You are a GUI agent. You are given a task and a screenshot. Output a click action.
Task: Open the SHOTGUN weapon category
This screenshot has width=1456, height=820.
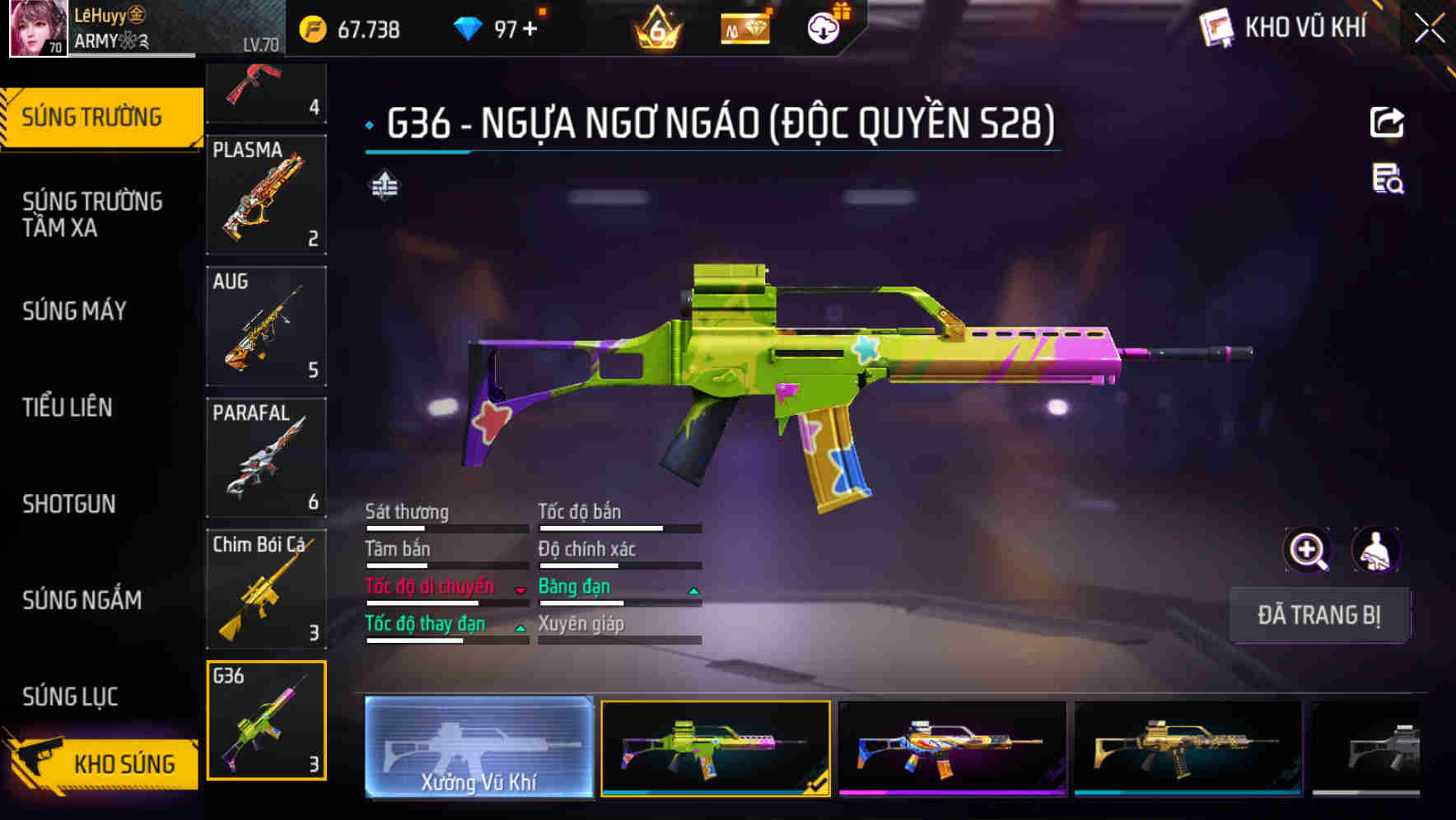70,504
